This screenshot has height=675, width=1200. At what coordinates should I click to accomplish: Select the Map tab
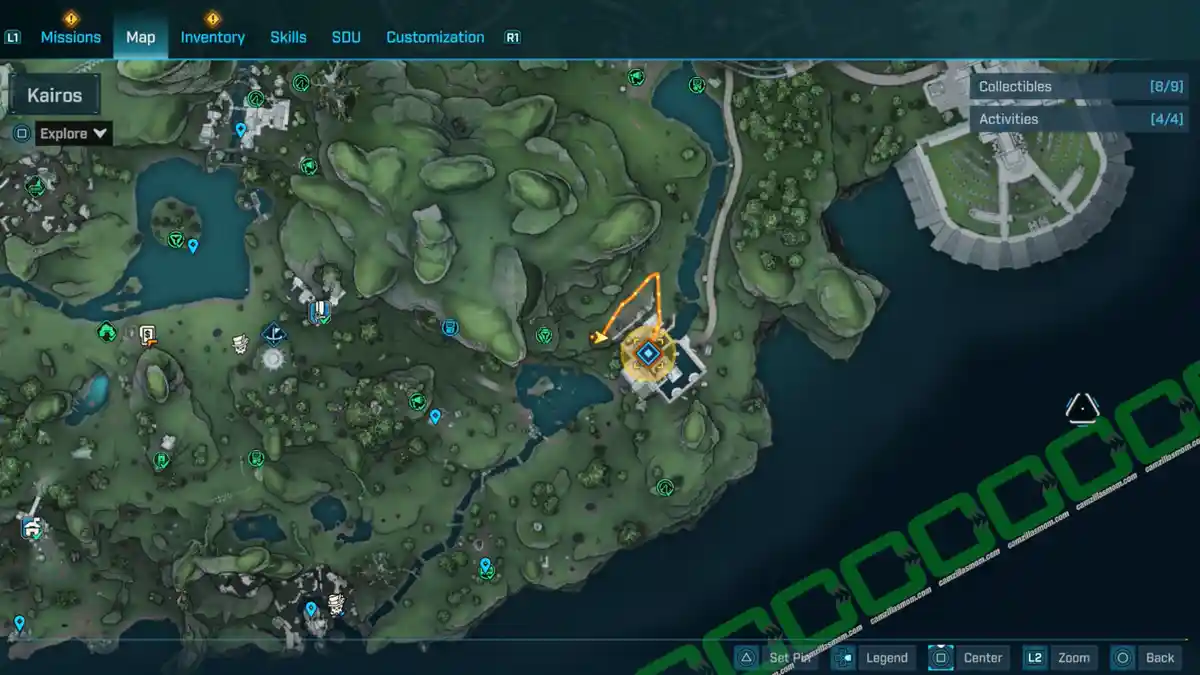pyautogui.click(x=140, y=37)
